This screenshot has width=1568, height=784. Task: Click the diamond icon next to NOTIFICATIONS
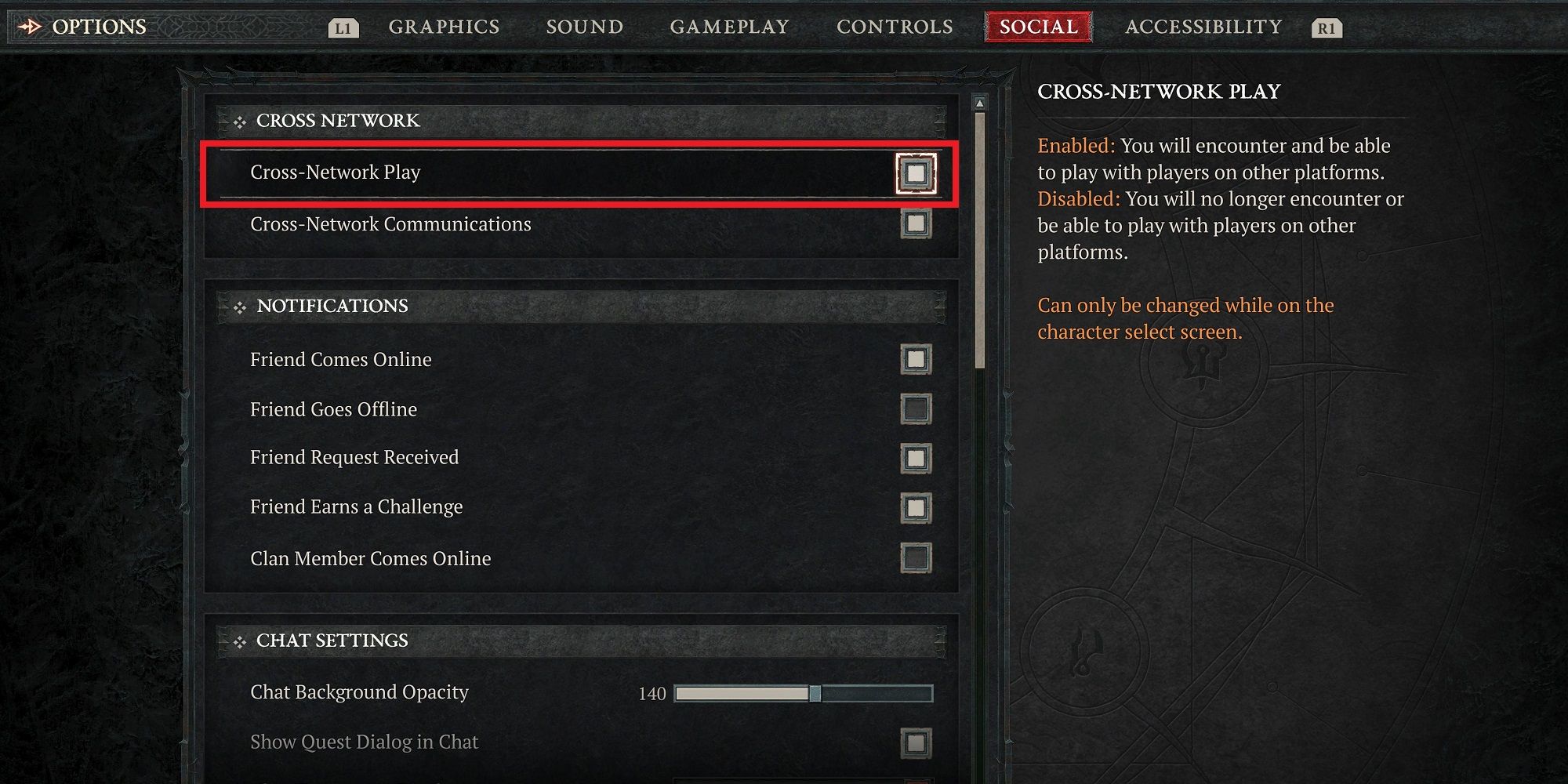point(239,307)
